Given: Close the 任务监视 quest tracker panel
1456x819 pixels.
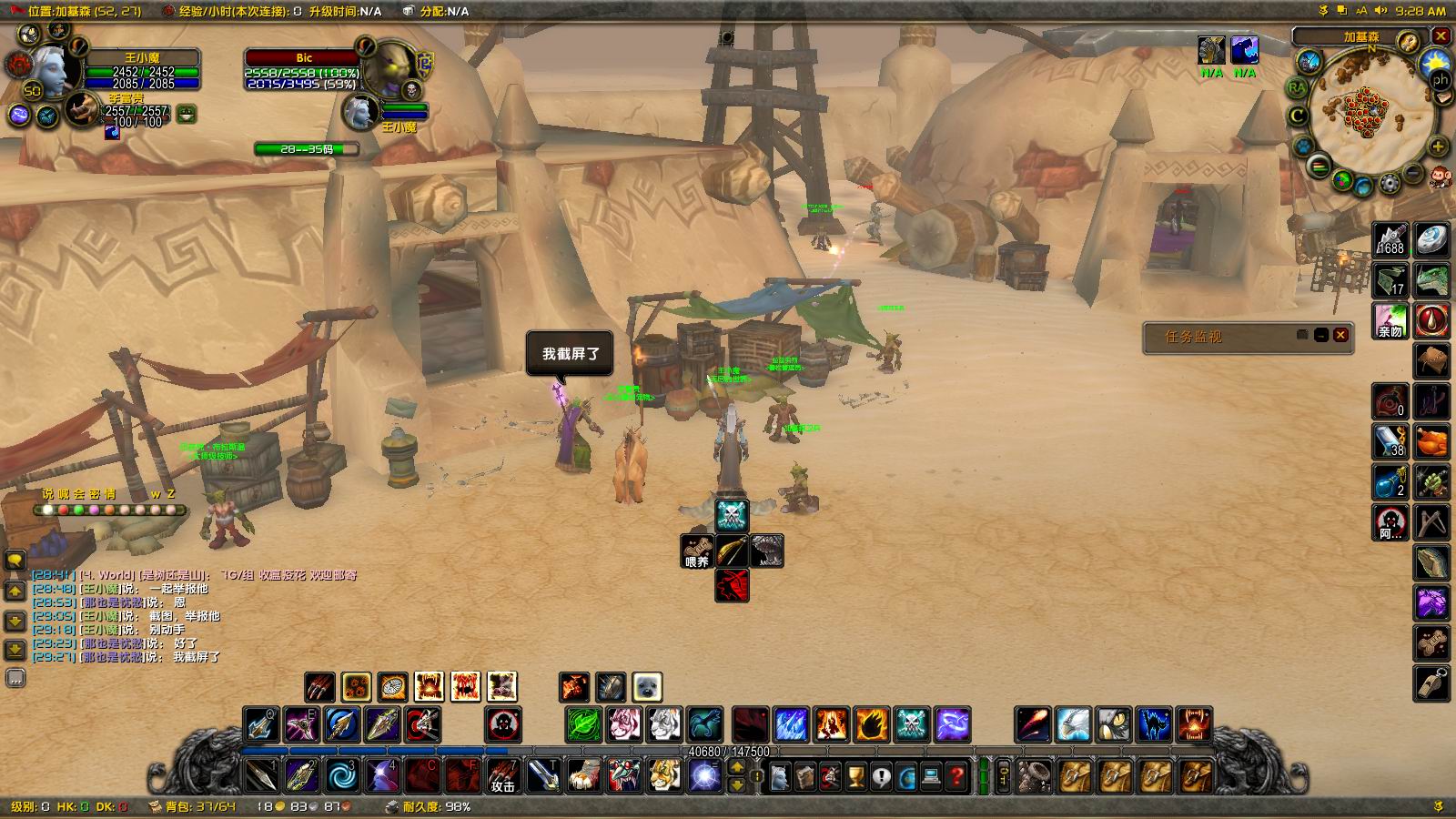Looking at the screenshot, I should click(1340, 336).
